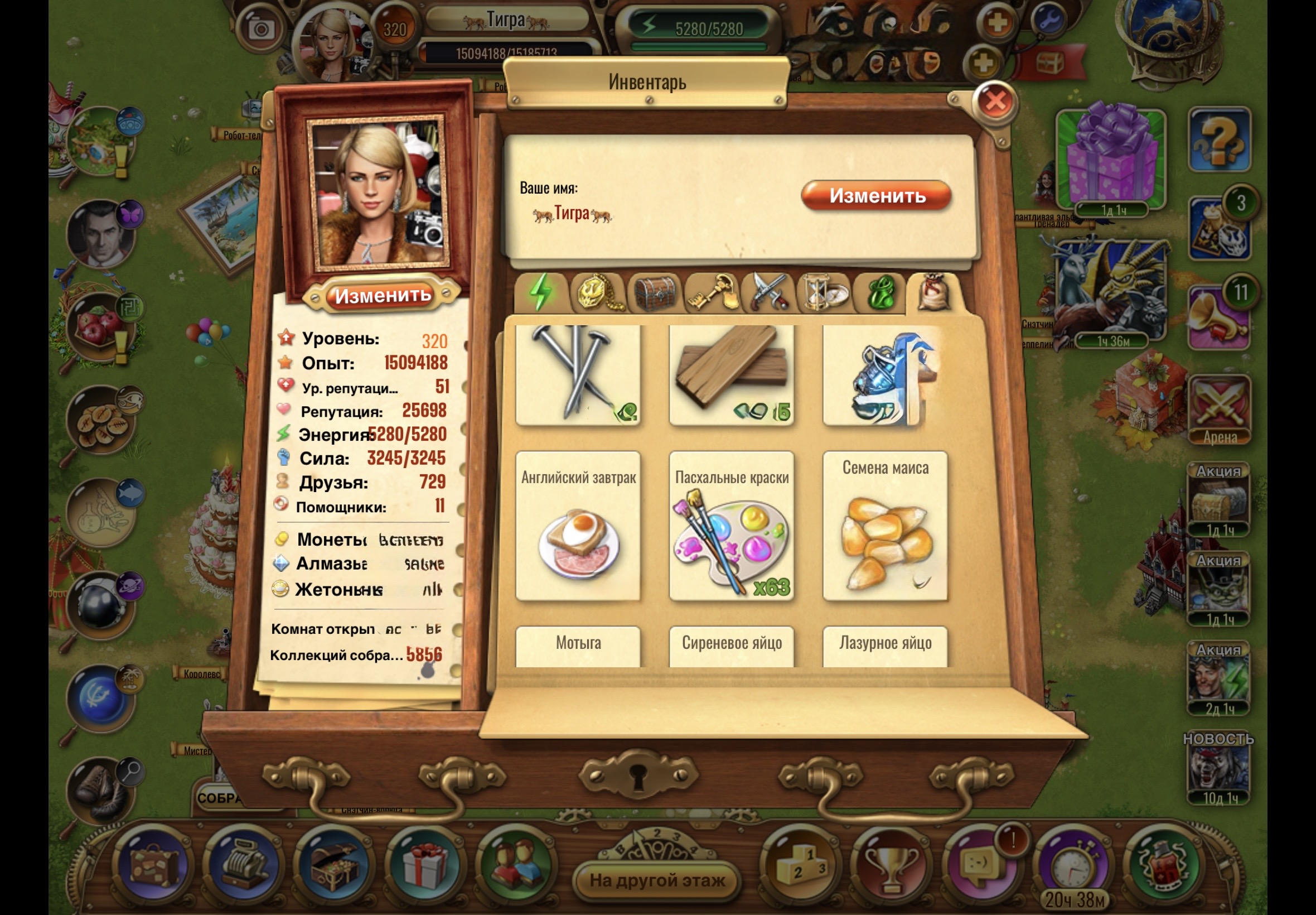
Task: Change avatar via Изменить under the portrait
Action: (x=382, y=296)
